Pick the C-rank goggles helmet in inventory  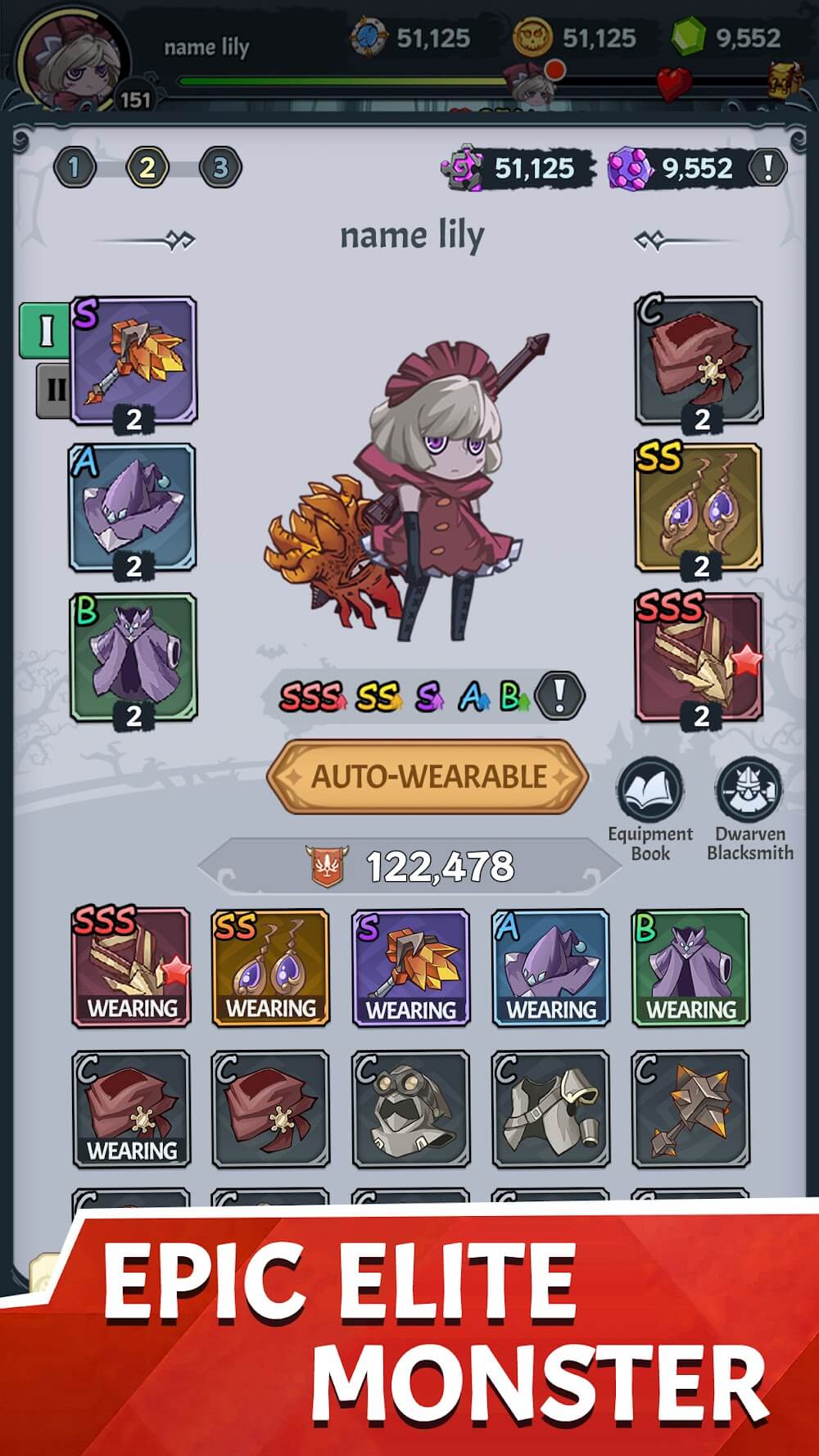(411, 1110)
